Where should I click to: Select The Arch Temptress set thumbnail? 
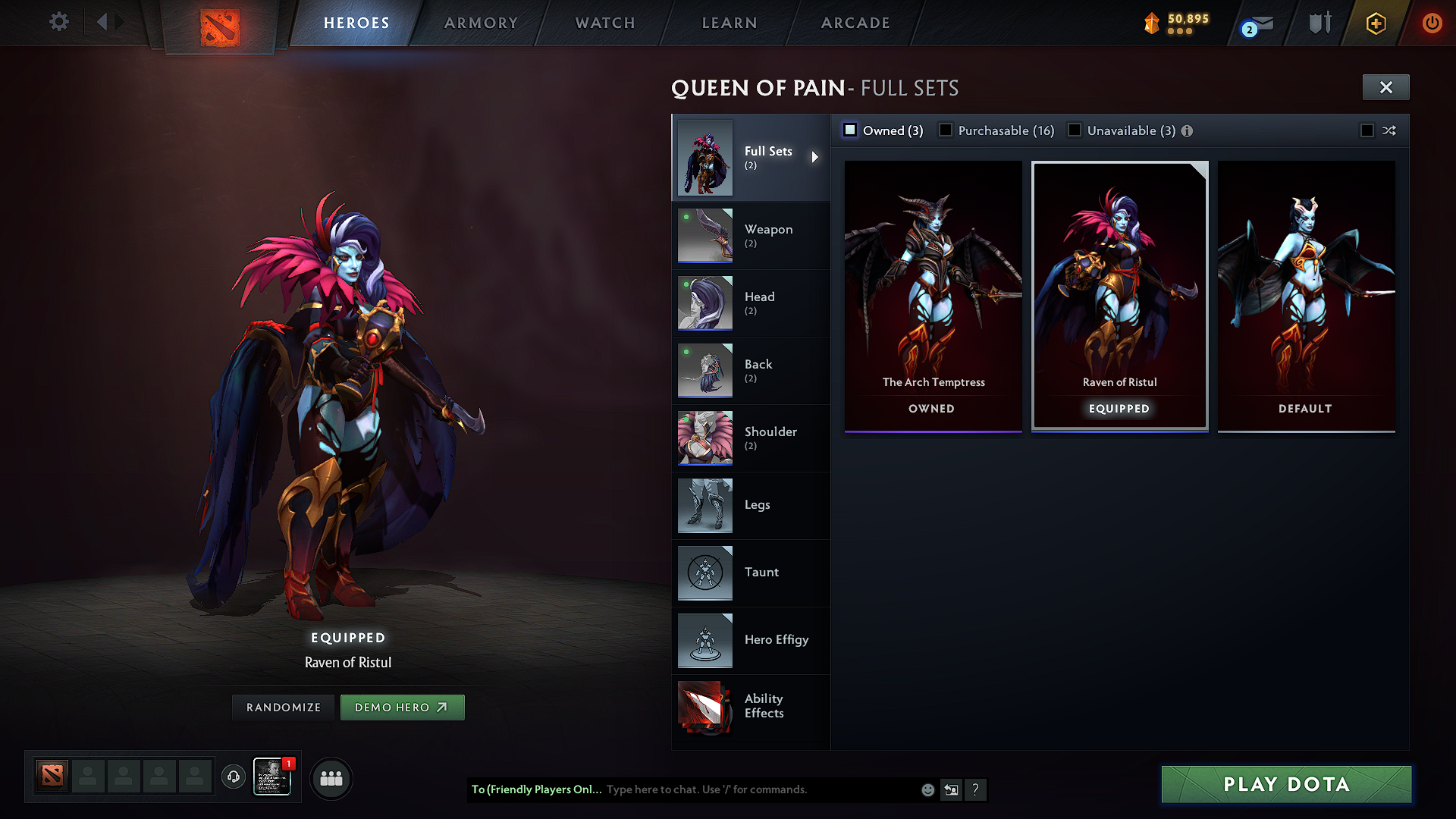pos(932,288)
